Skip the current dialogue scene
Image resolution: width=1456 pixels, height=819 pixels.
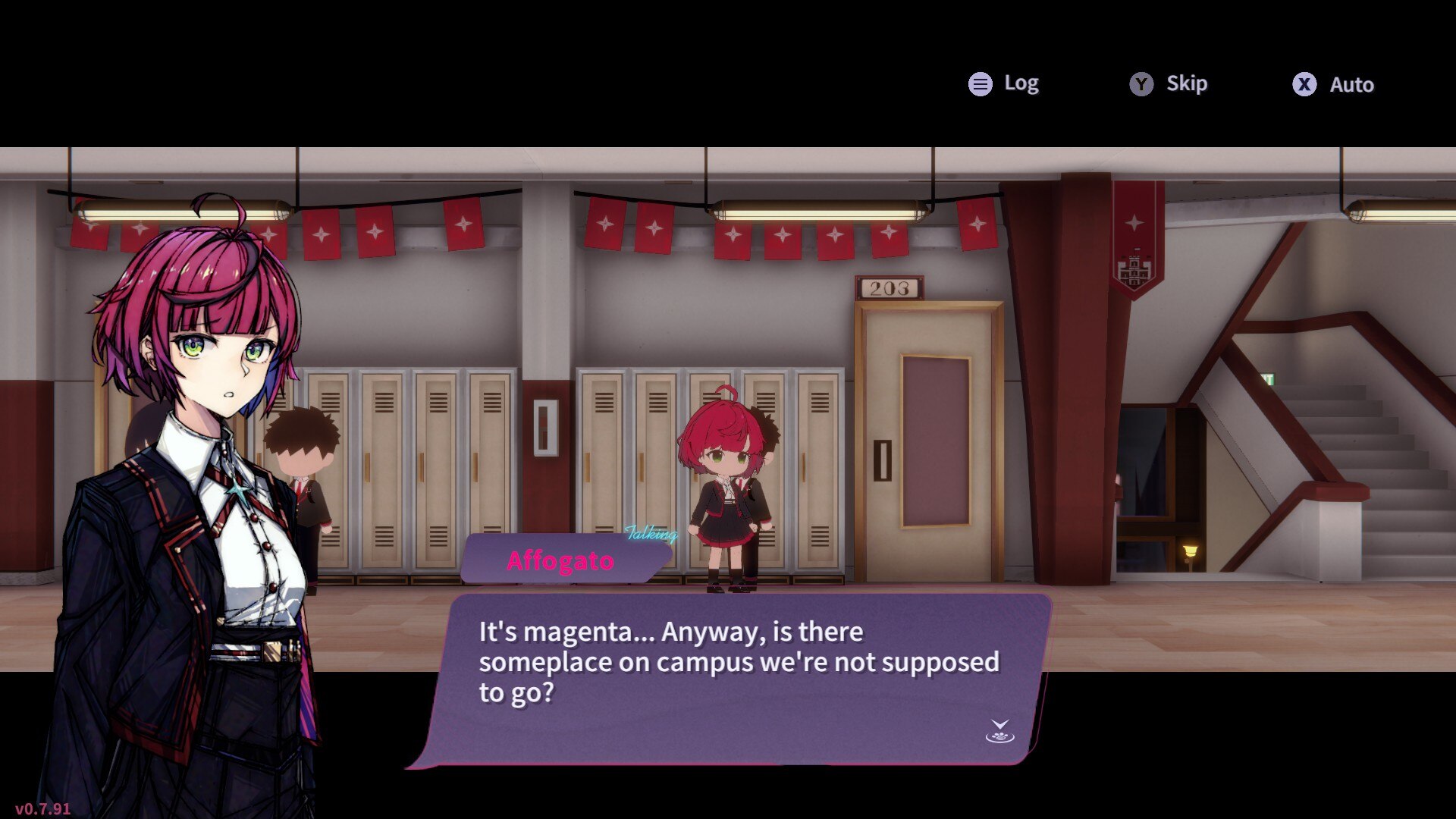click(x=1169, y=83)
